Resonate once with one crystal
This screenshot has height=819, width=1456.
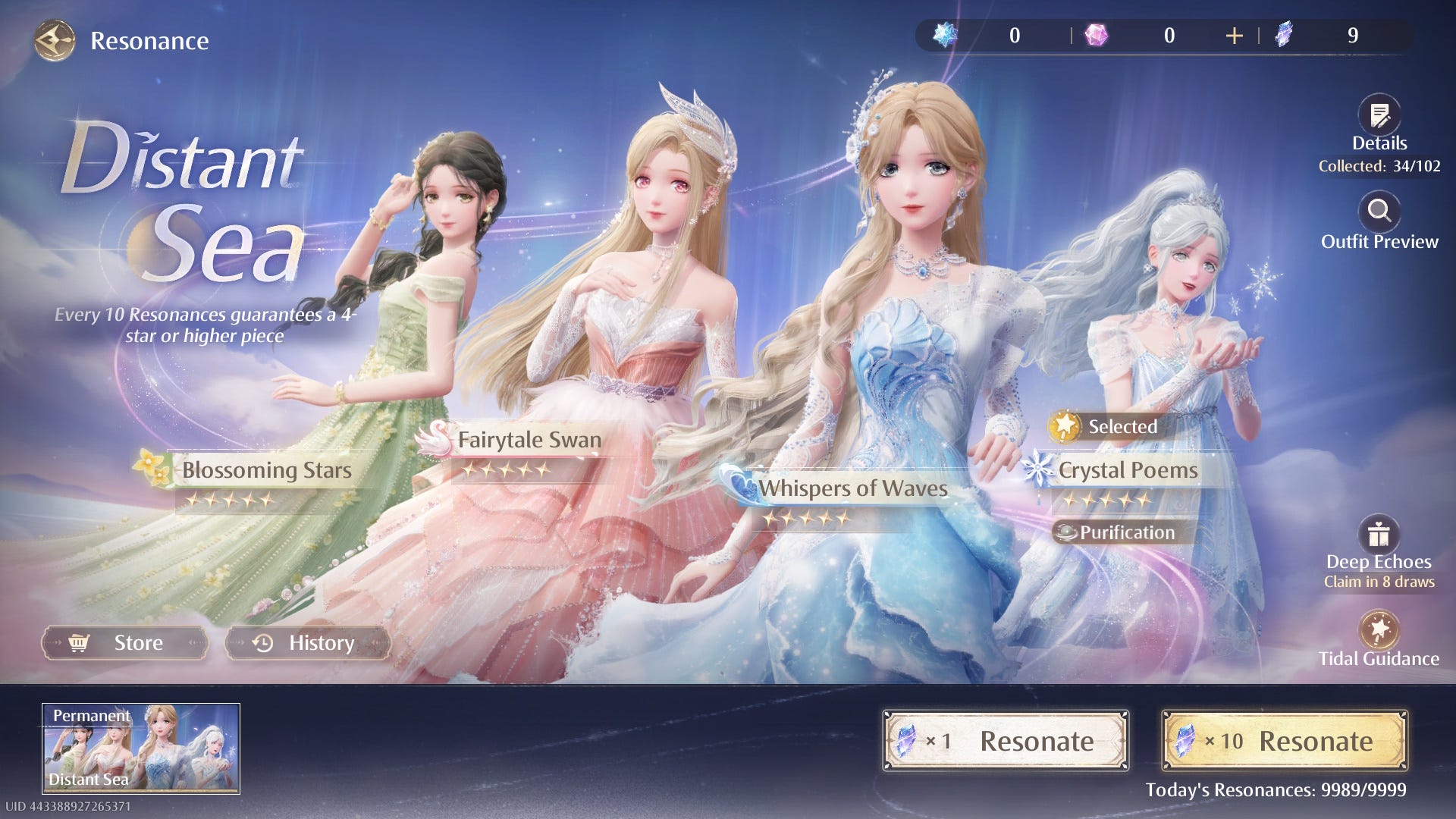1006,741
